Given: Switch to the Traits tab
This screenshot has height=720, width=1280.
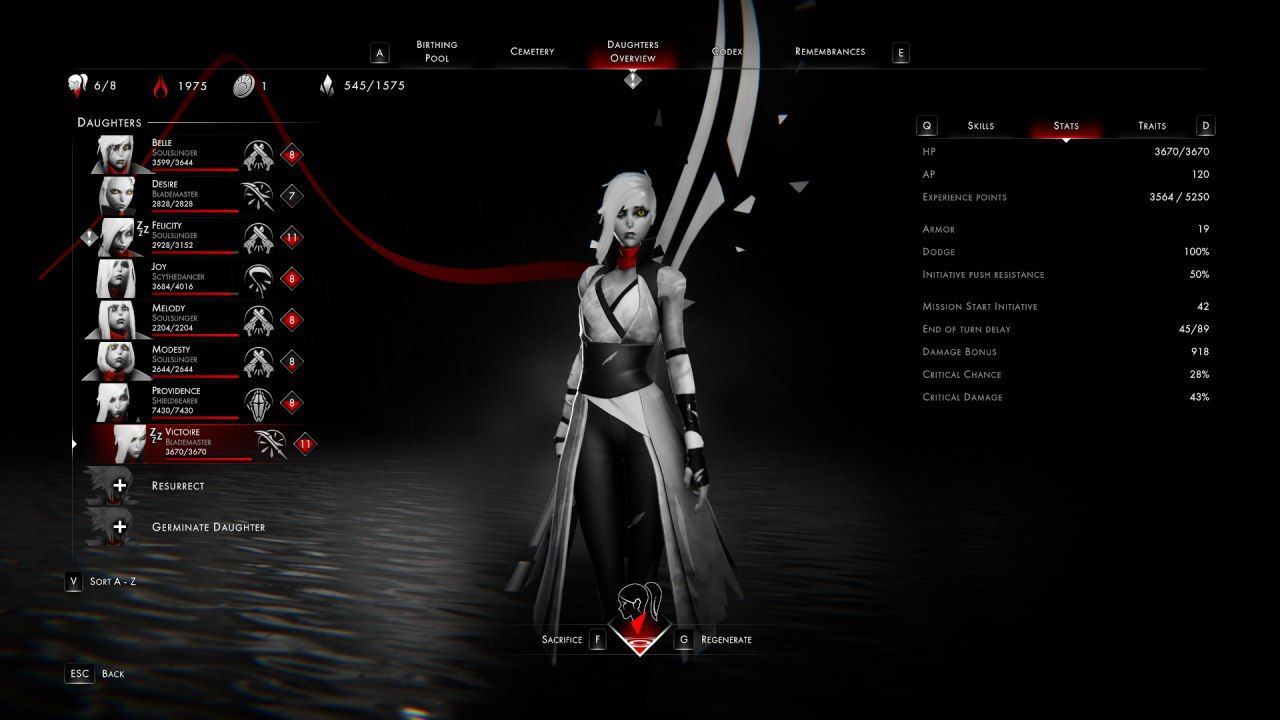Looking at the screenshot, I should coord(1150,125).
